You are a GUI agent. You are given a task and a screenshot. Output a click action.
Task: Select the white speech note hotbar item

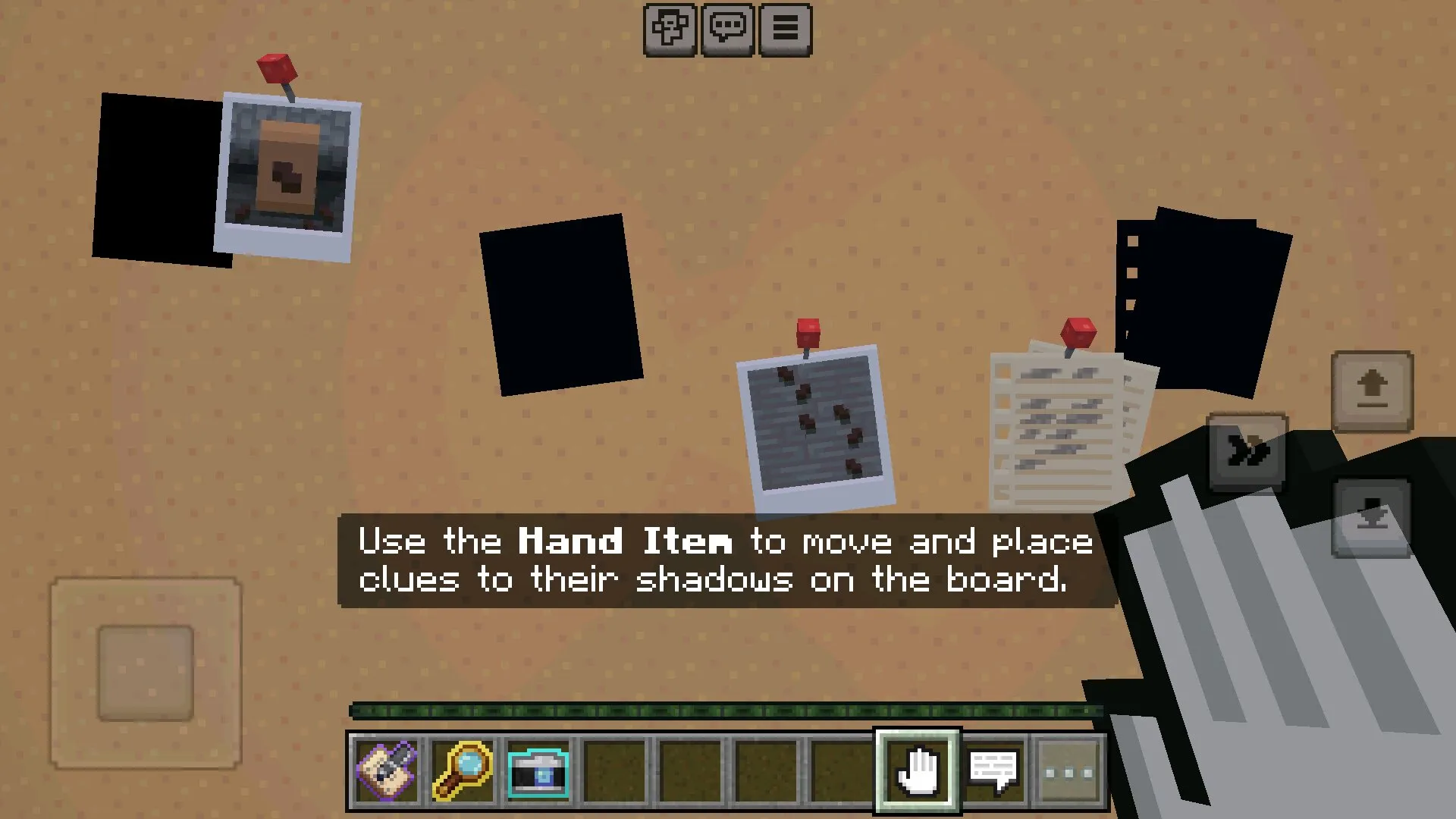coord(993,771)
